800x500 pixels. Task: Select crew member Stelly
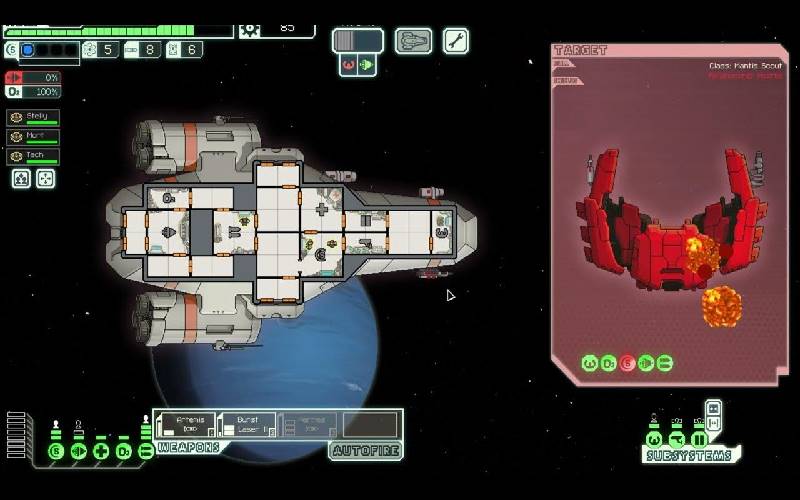pos(33,117)
